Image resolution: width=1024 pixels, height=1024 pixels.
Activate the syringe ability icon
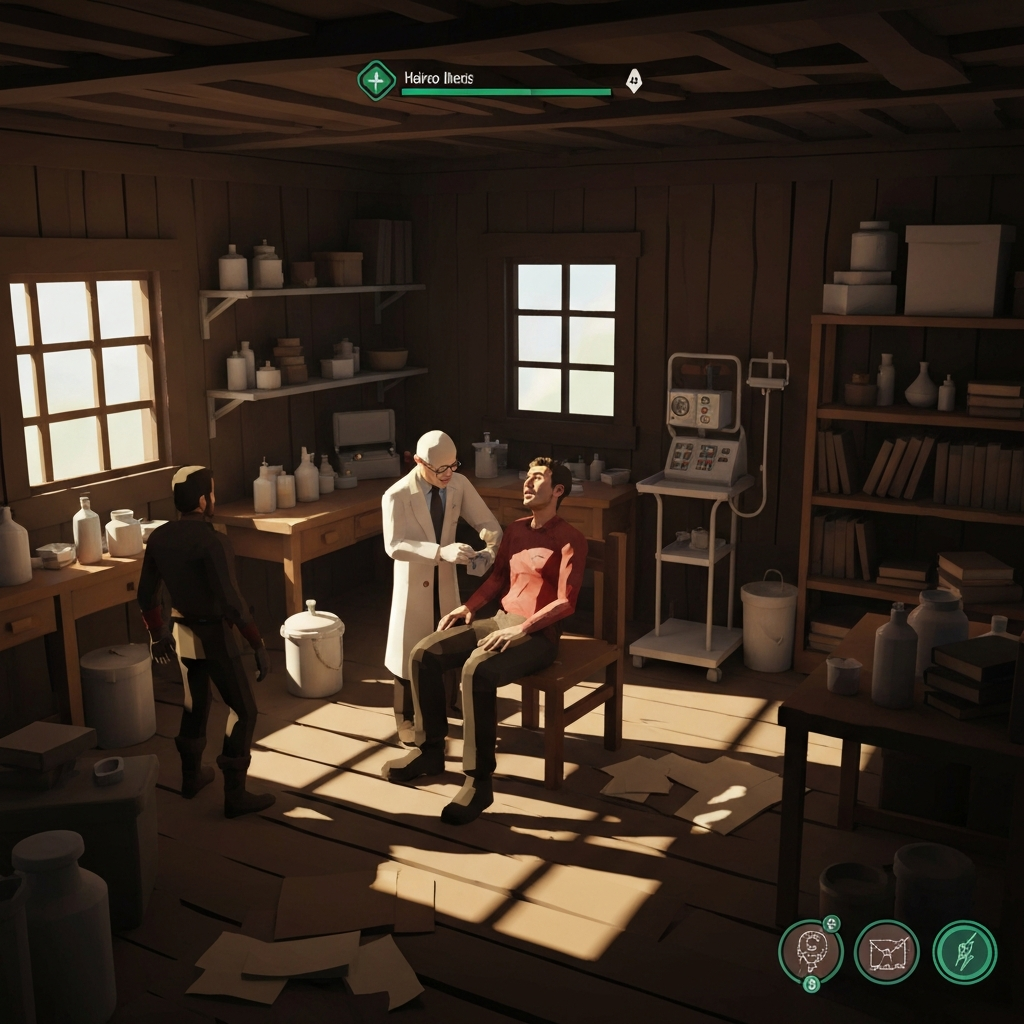[964, 952]
